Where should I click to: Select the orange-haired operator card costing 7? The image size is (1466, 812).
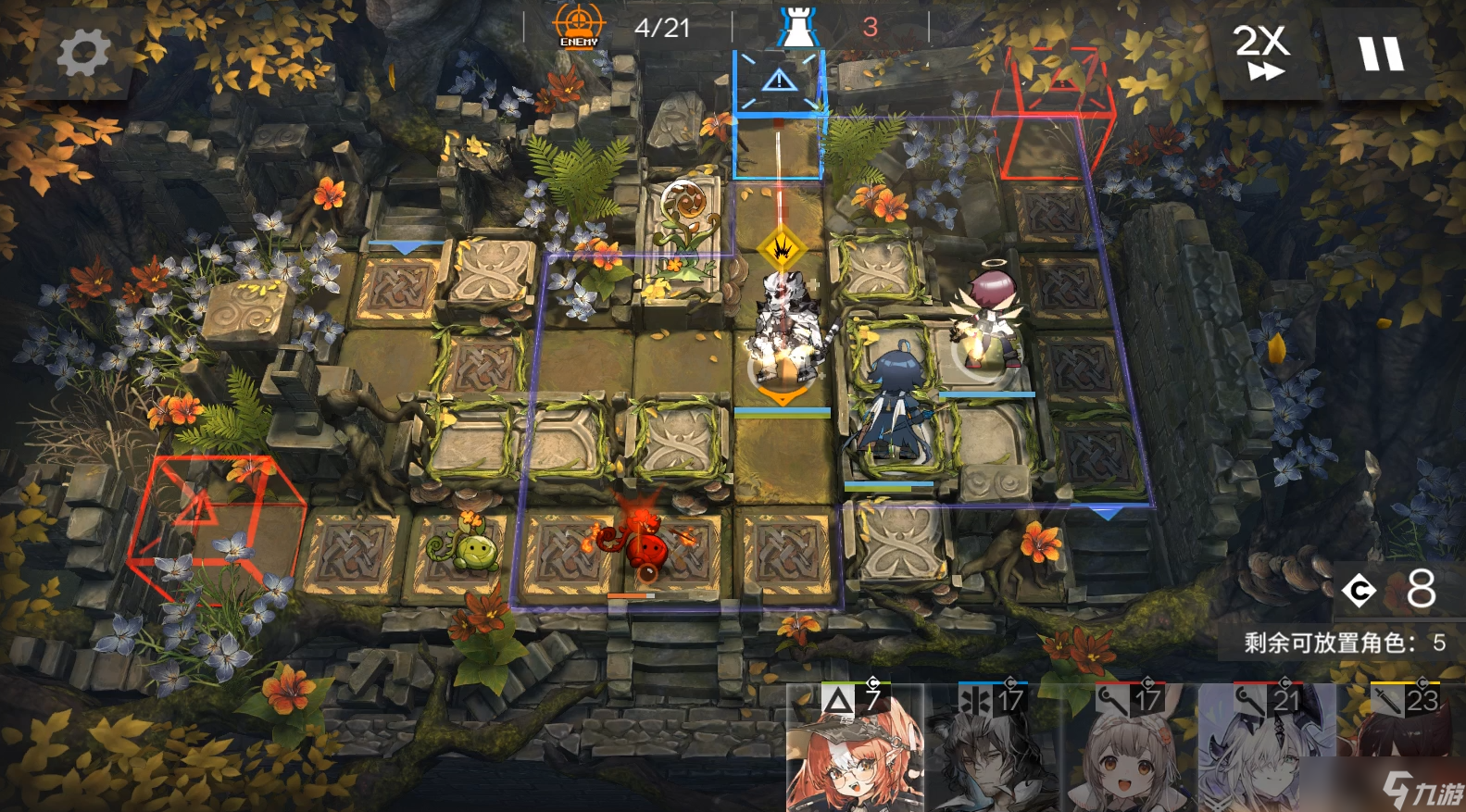coord(854,750)
